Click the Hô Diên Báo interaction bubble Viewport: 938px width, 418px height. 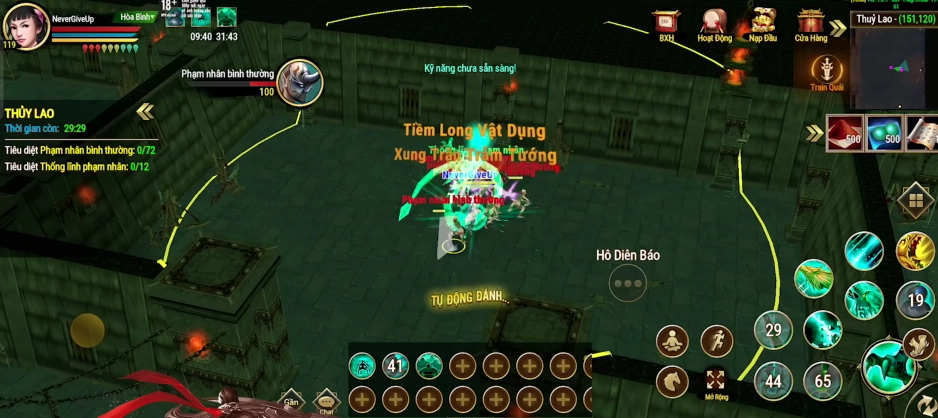(x=628, y=283)
